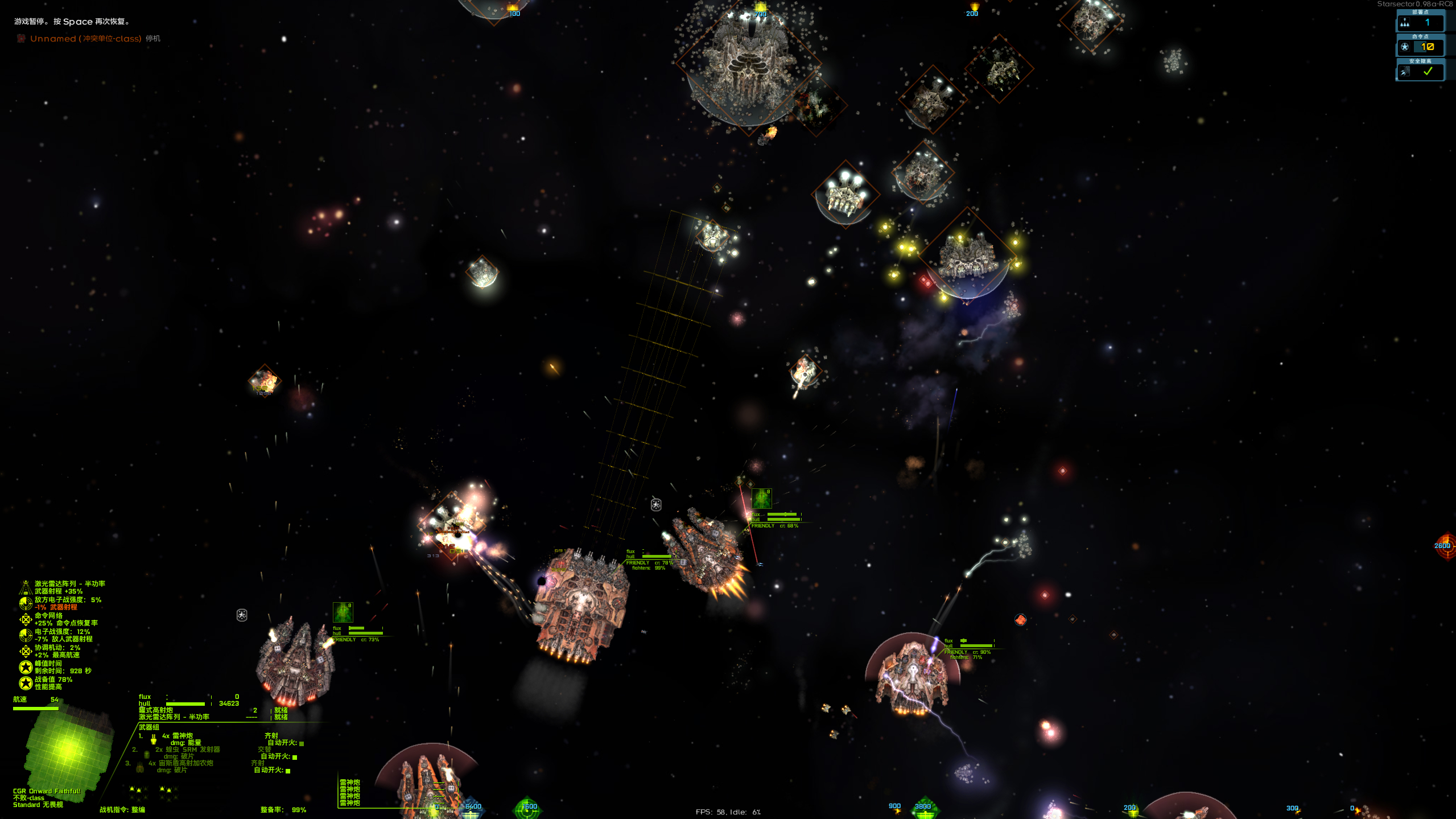Select weapon group 1 雷神炮
The height and width of the screenshot is (819, 1456).
pos(182,736)
